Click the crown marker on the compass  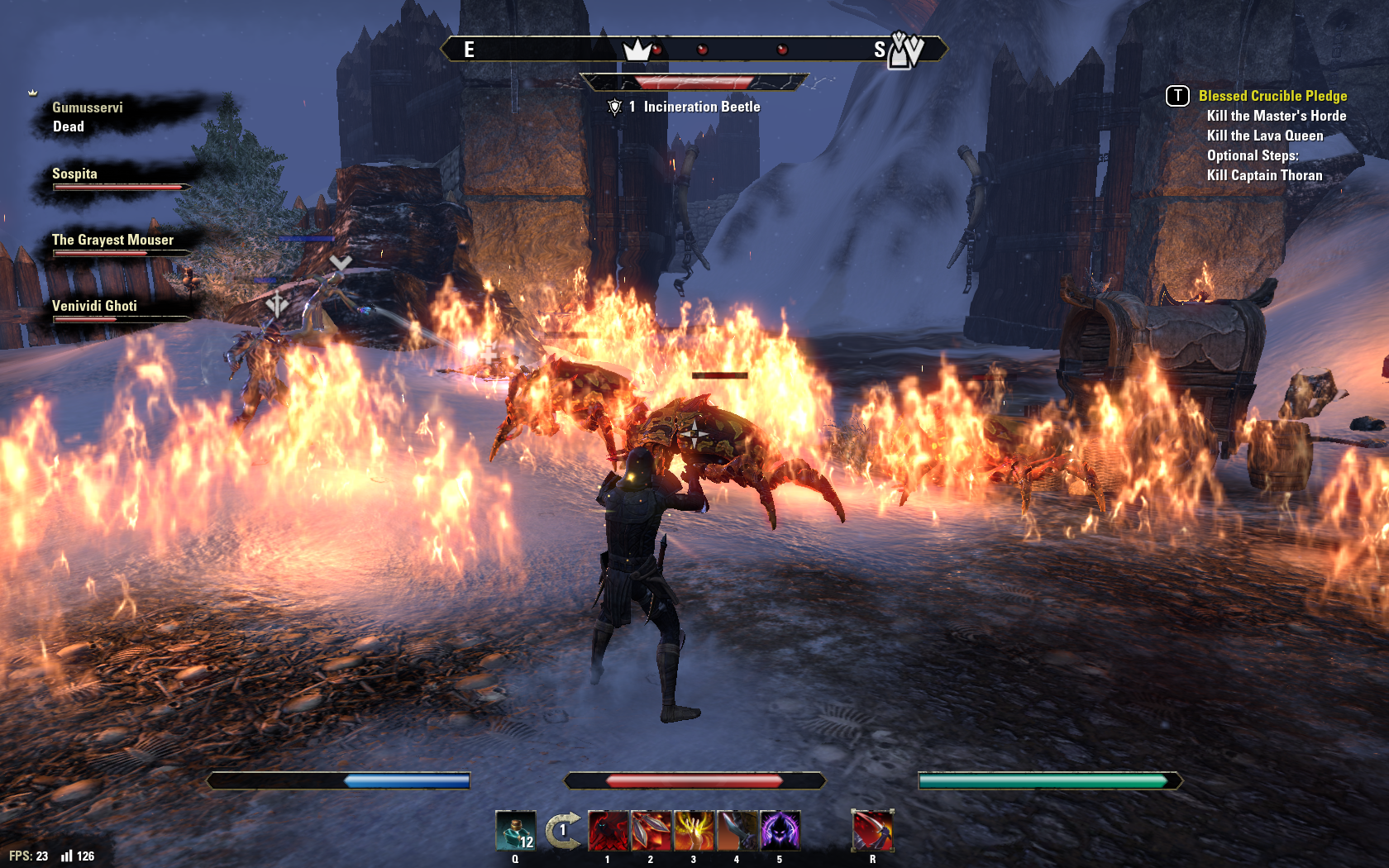coord(637,50)
